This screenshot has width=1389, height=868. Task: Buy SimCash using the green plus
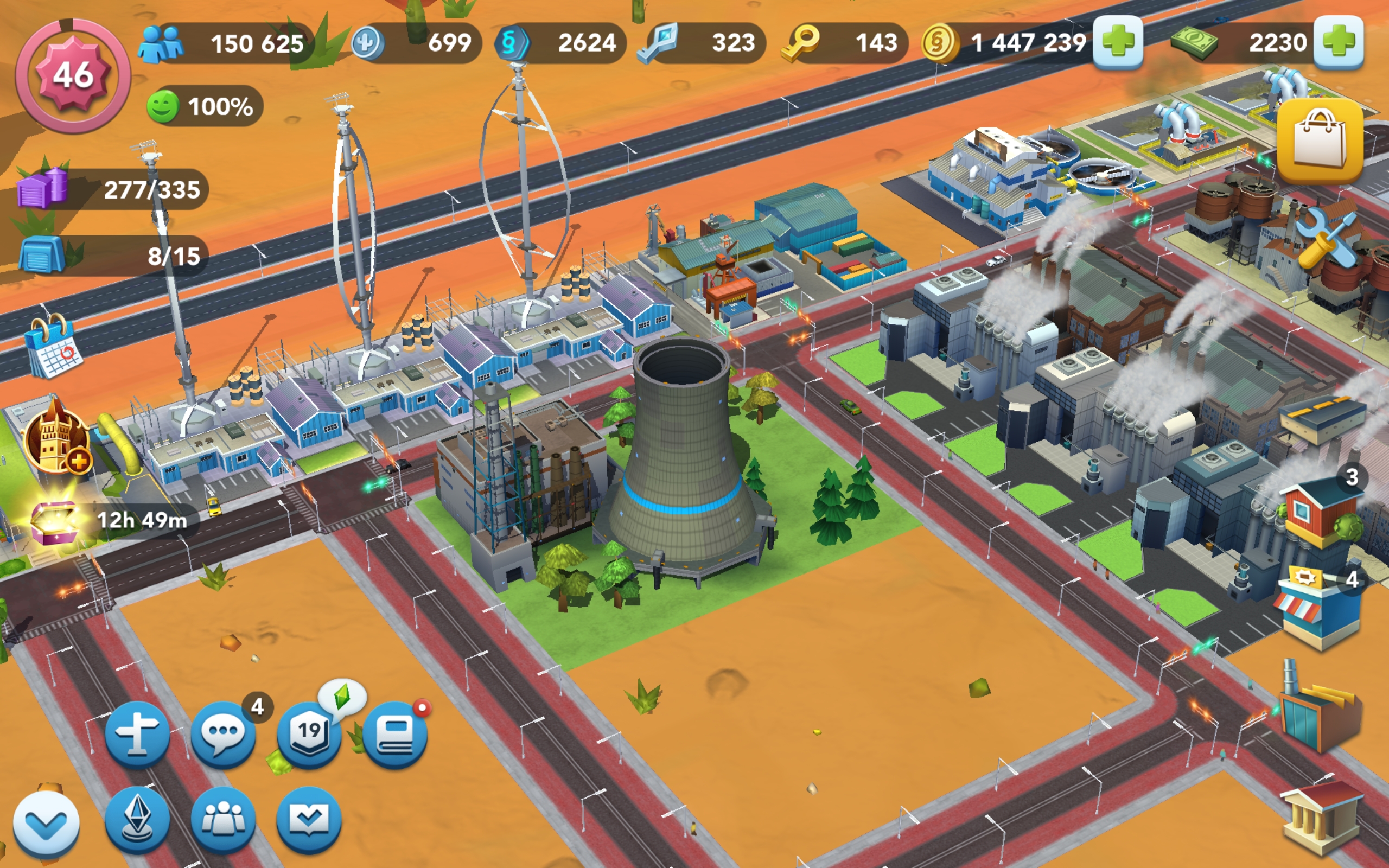[1338, 42]
